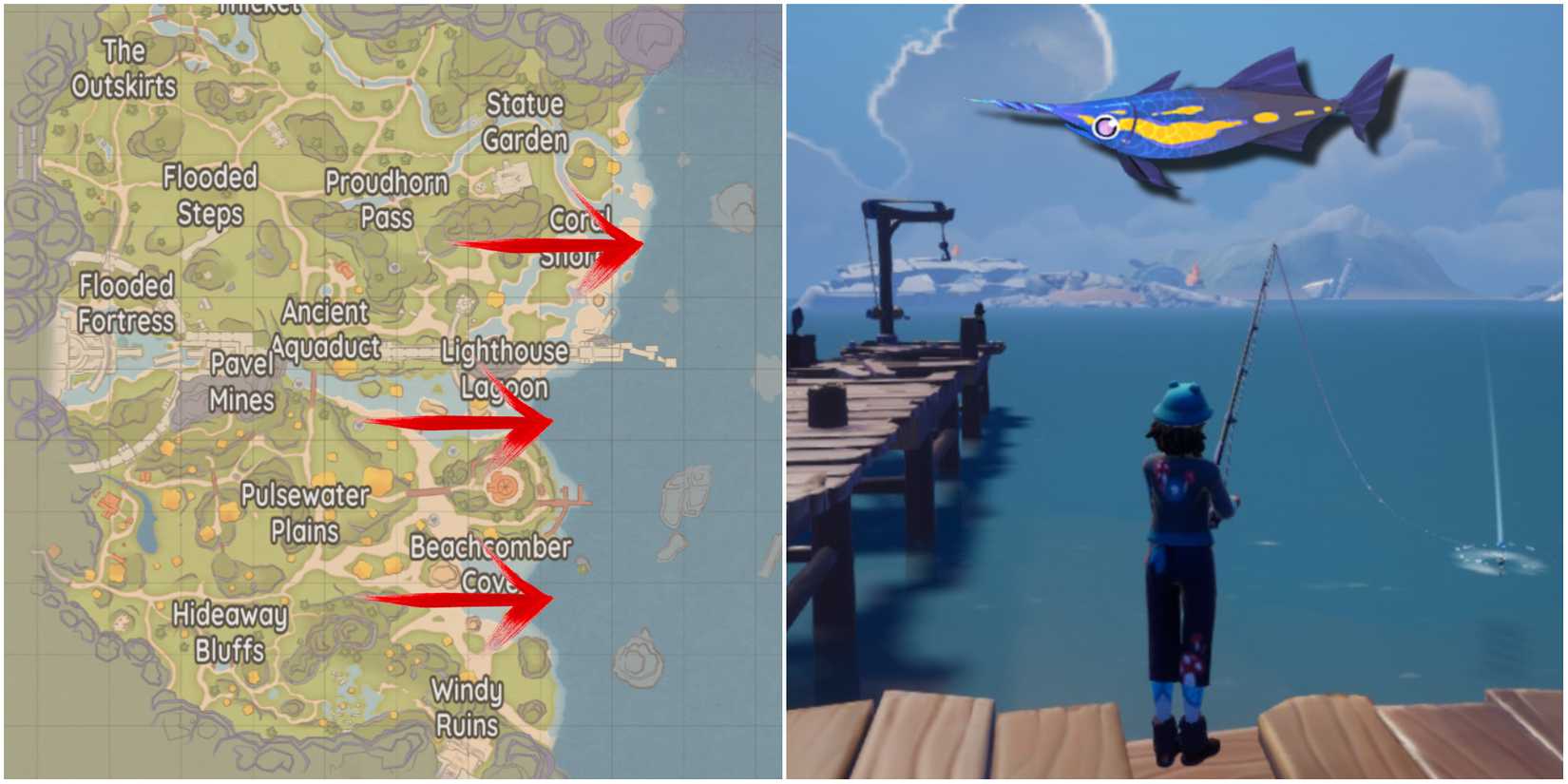Viewport: 1568px width, 784px height.
Task: Click the Flooded Steps location text
Action: pyautogui.click(x=210, y=198)
